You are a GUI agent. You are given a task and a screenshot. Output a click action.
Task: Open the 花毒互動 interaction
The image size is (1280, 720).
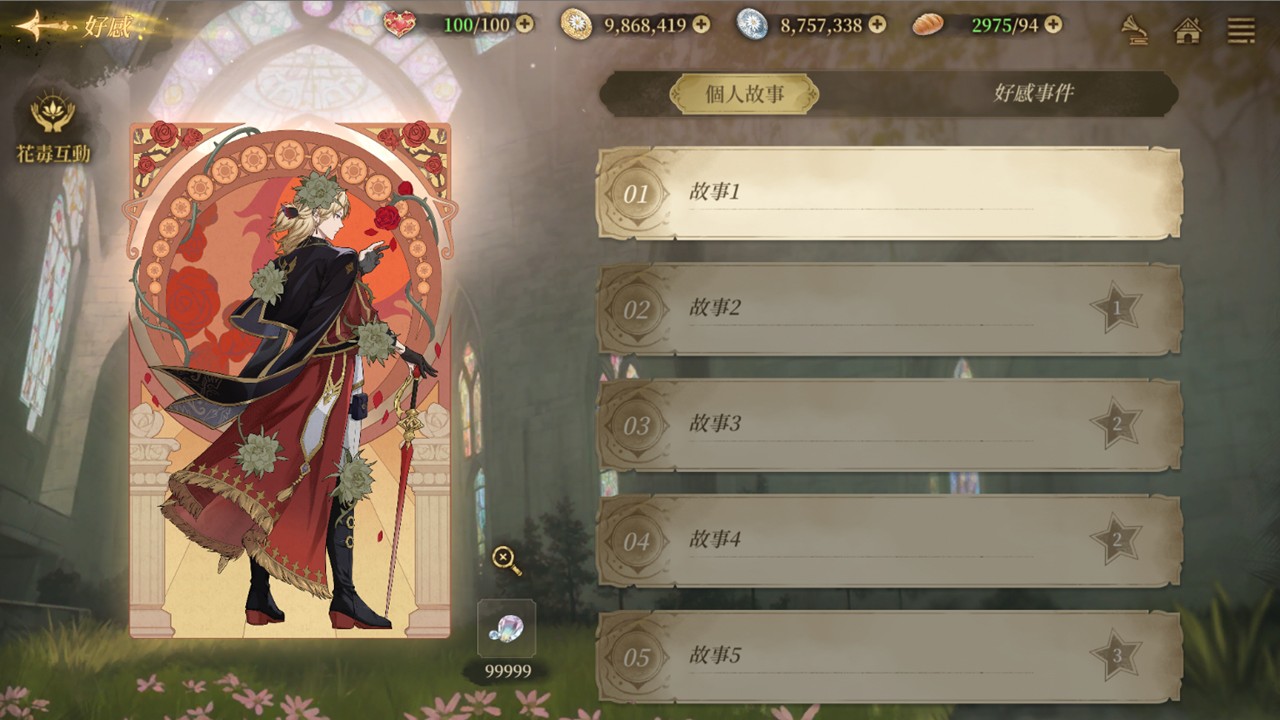point(53,127)
